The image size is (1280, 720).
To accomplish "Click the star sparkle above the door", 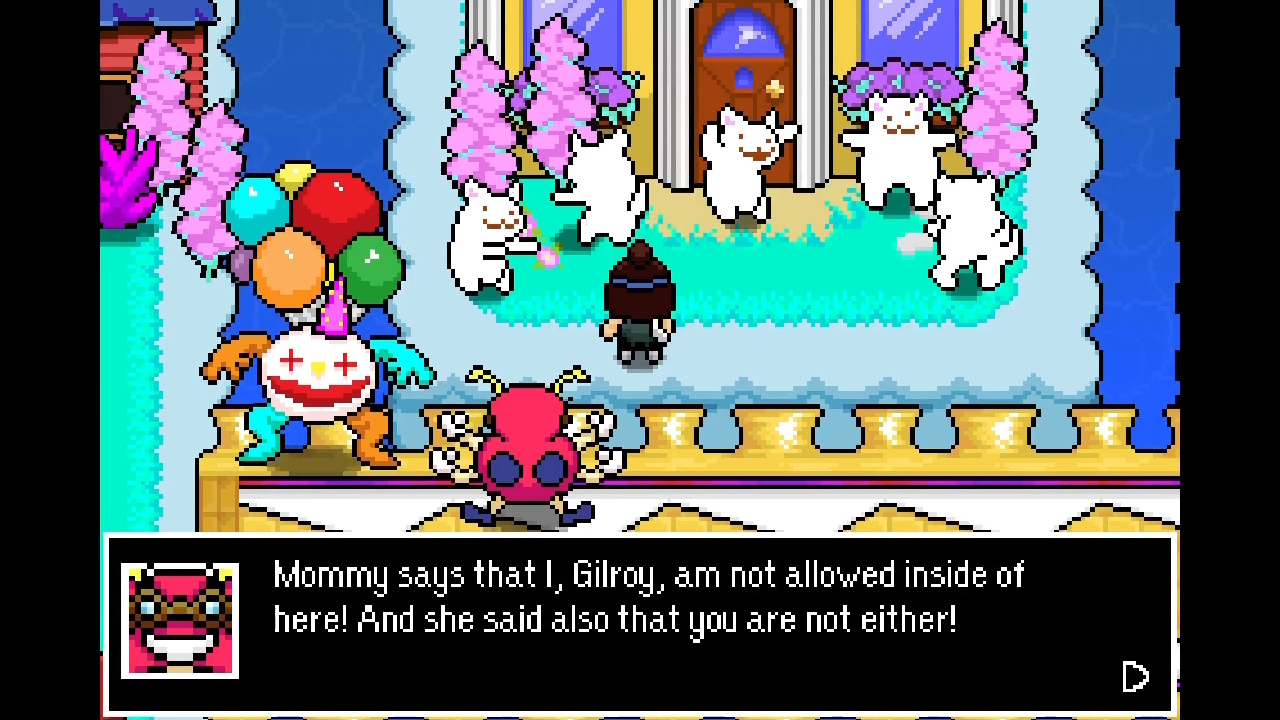I will [775, 88].
